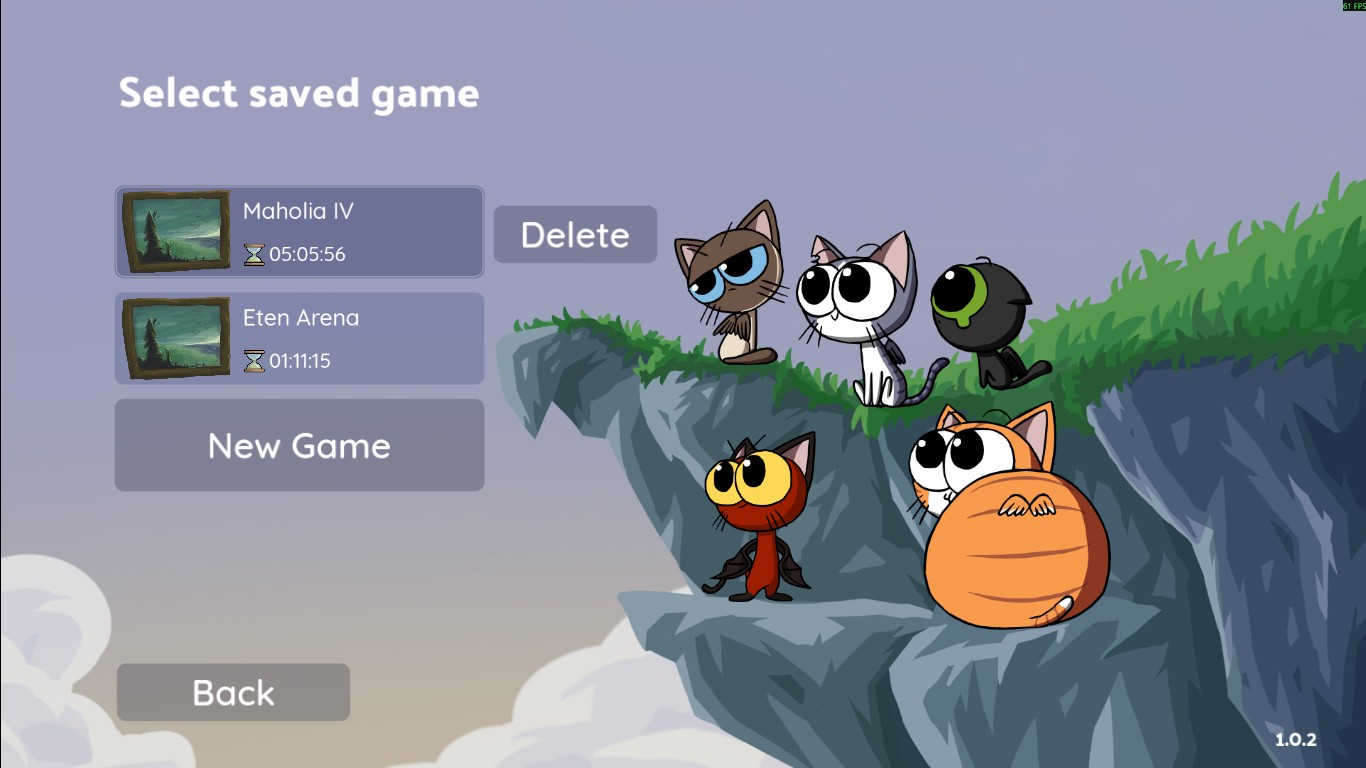Click the Select saved game heading
Image resolution: width=1366 pixels, height=768 pixels.
299,93
